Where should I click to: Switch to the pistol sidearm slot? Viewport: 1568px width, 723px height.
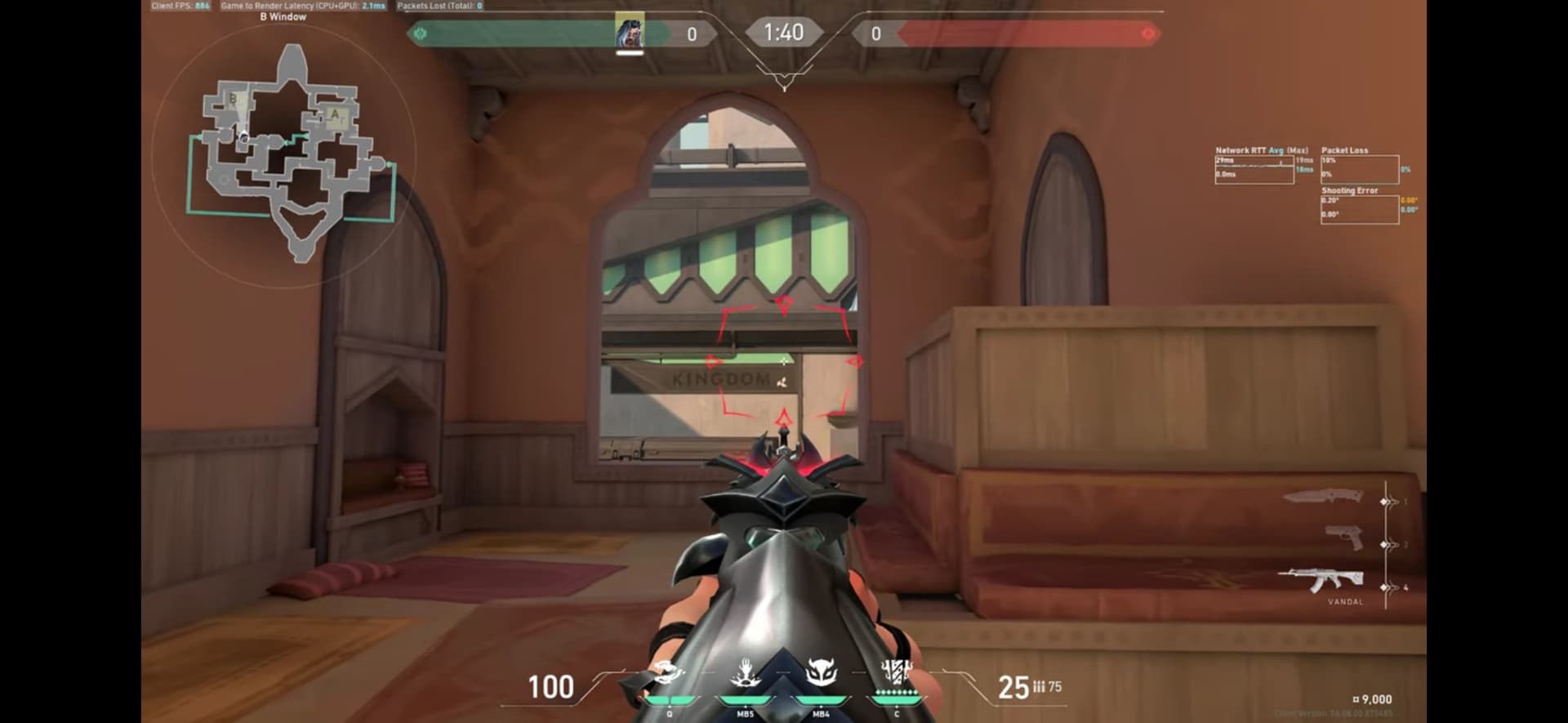[x=1343, y=538]
